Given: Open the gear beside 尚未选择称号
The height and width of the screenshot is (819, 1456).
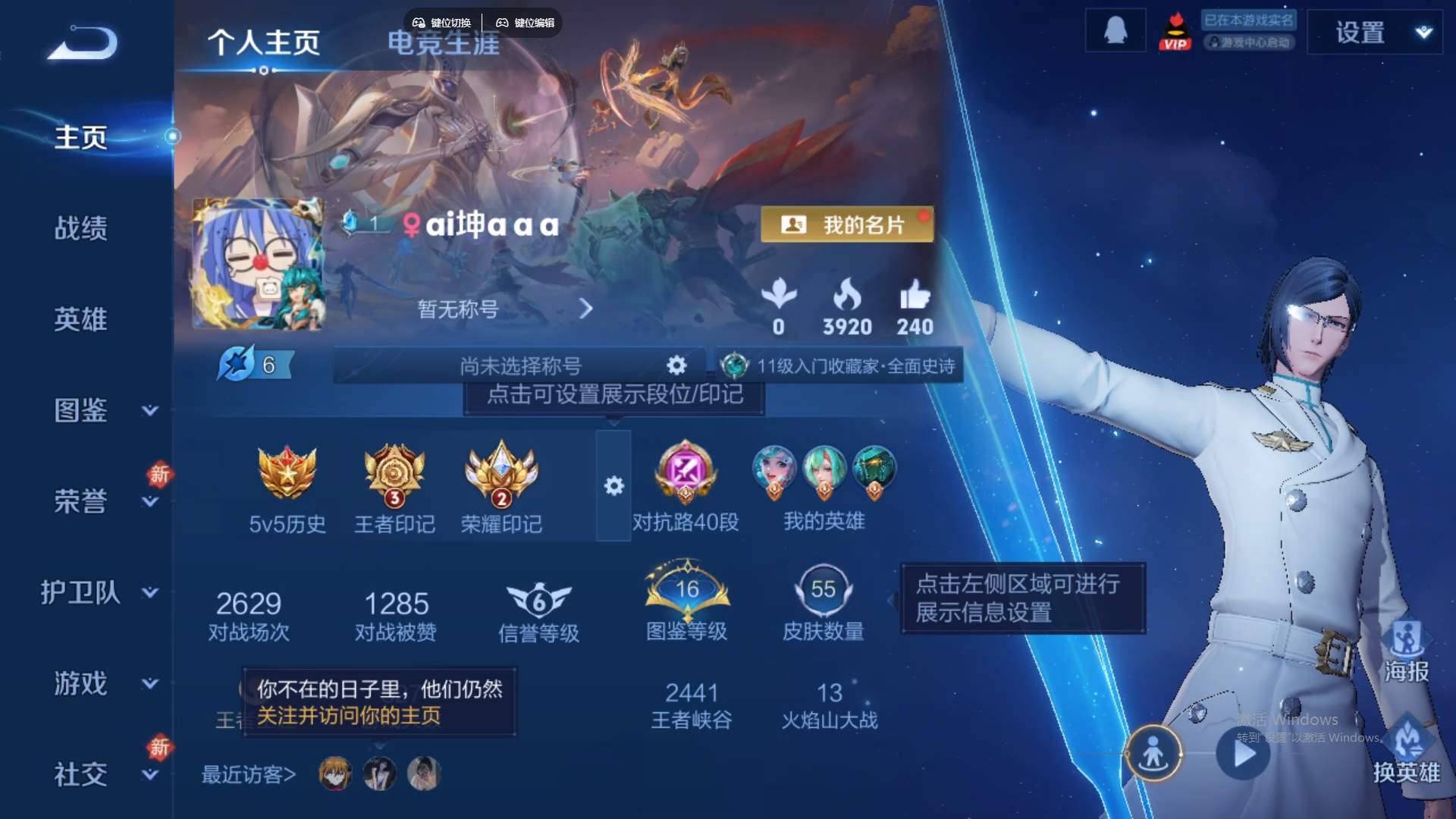Looking at the screenshot, I should pyautogui.click(x=675, y=365).
